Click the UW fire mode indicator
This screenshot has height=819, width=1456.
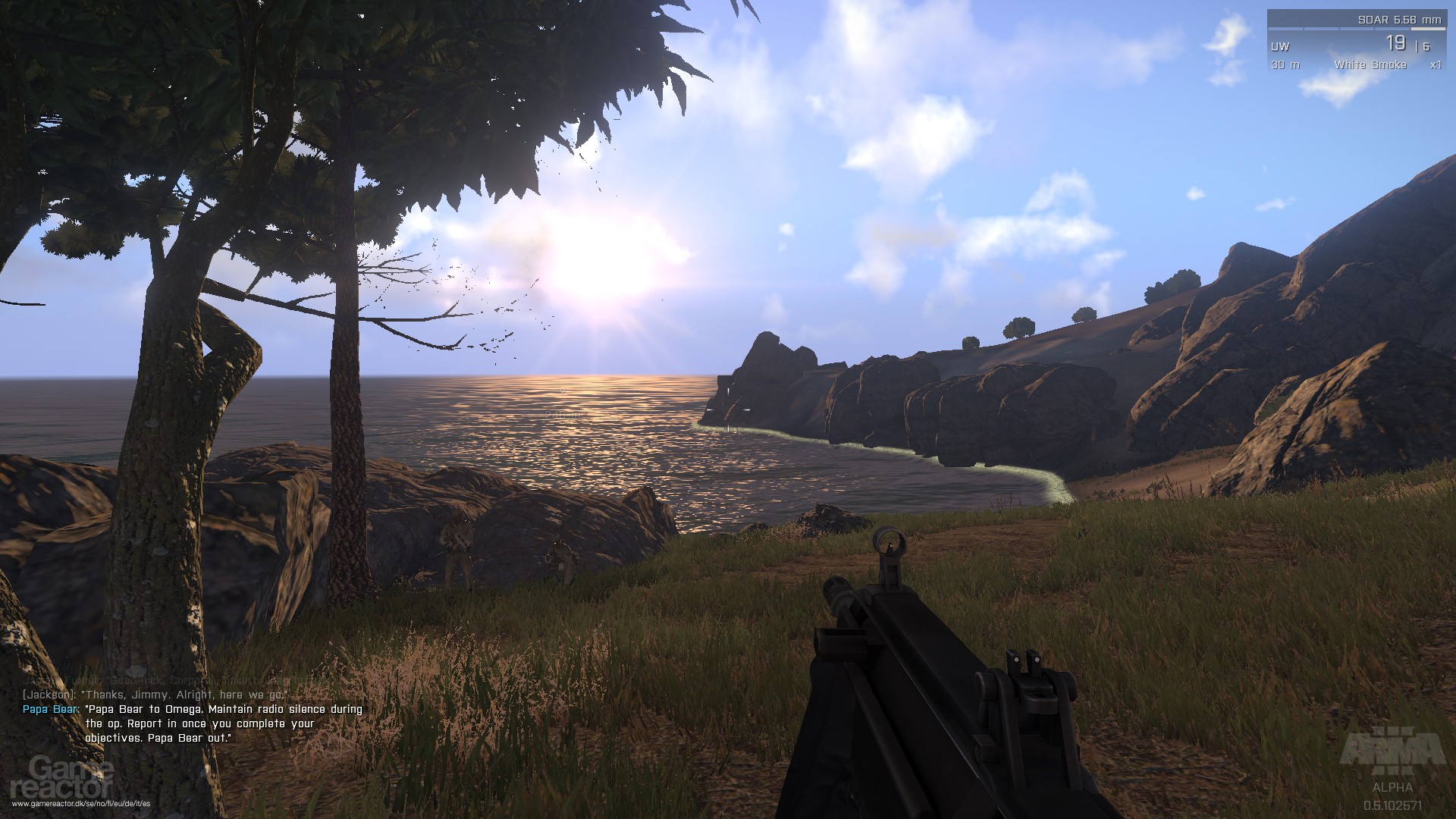pos(1282,48)
